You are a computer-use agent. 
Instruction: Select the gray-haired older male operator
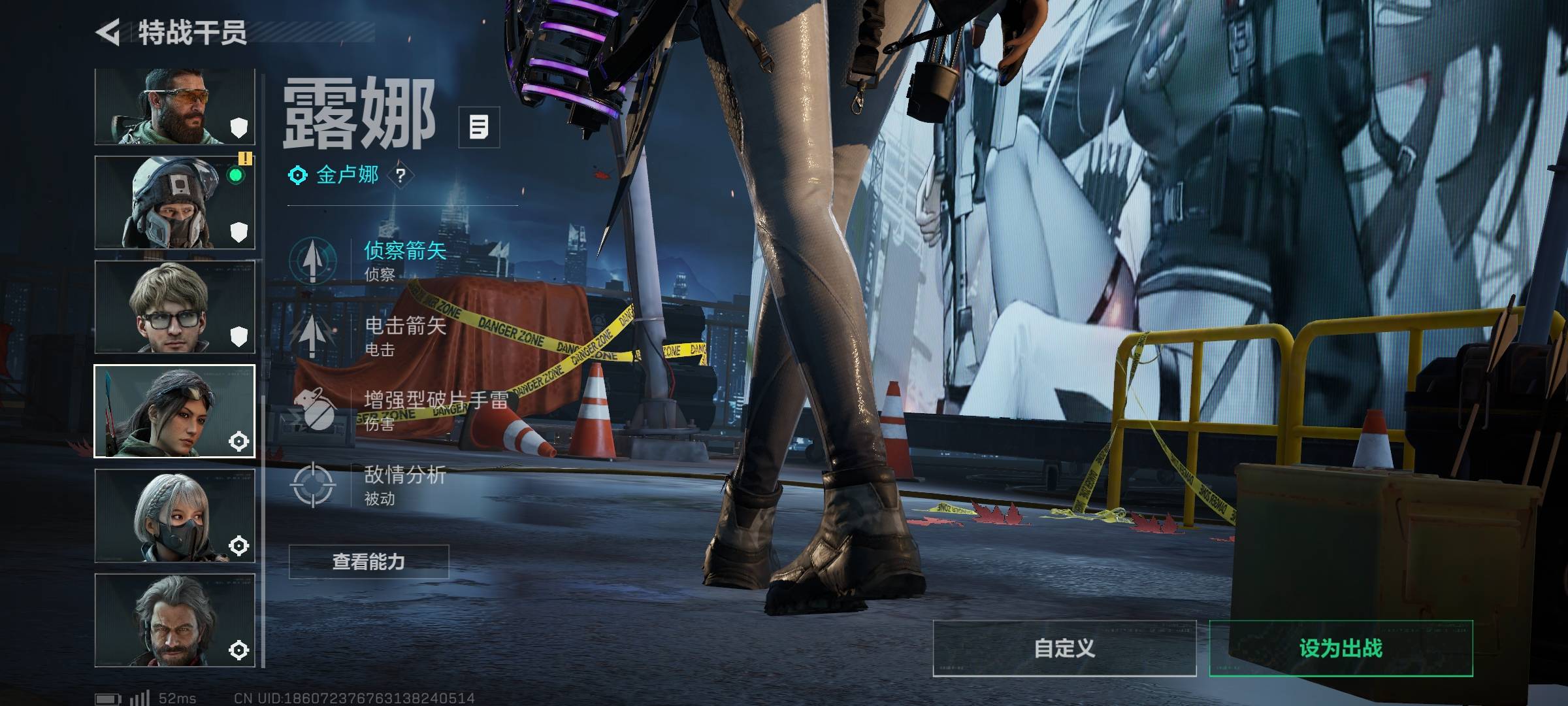tap(174, 620)
